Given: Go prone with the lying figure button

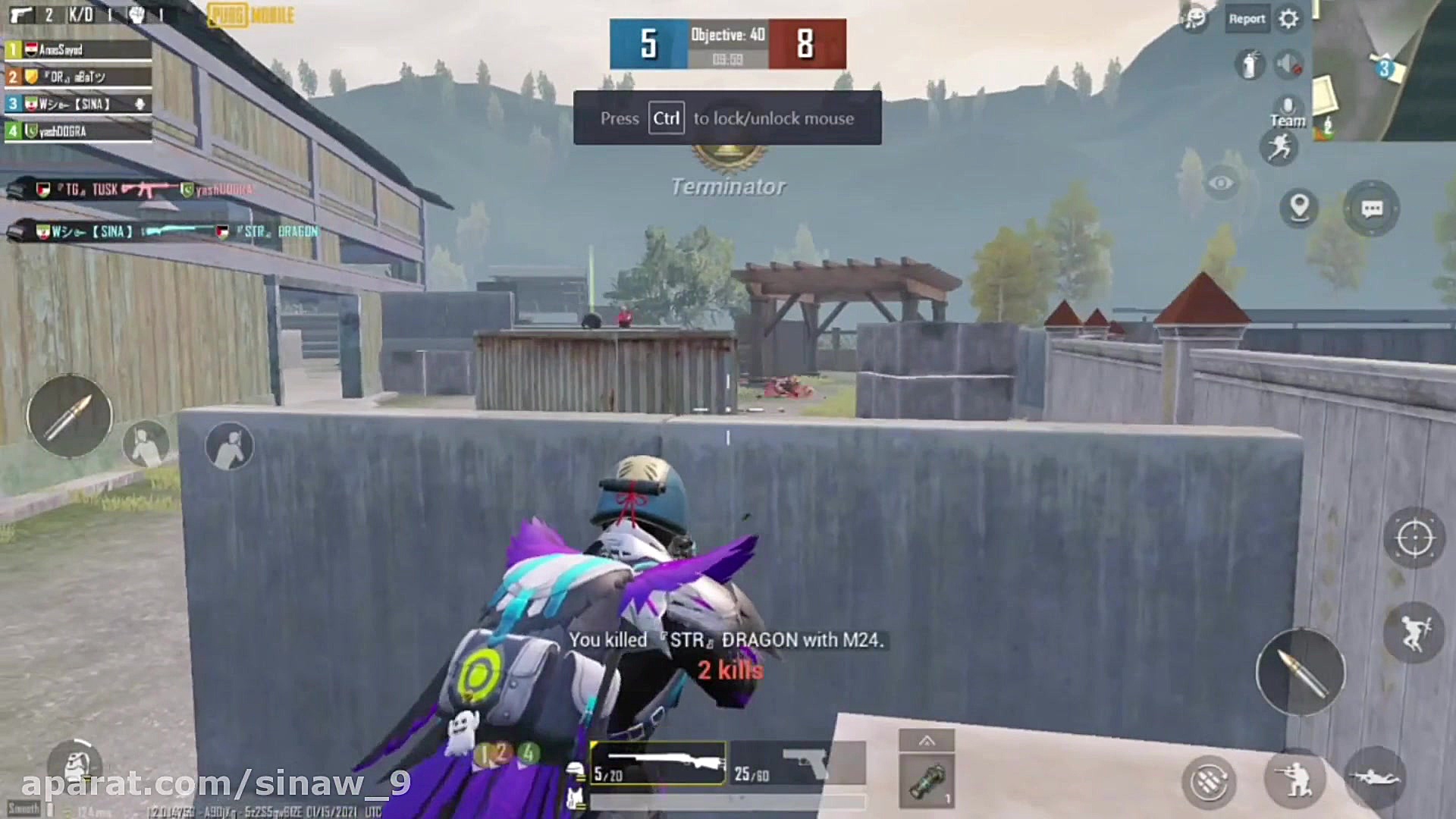Looking at the screenshot, I should click(x=1374, y=778).
